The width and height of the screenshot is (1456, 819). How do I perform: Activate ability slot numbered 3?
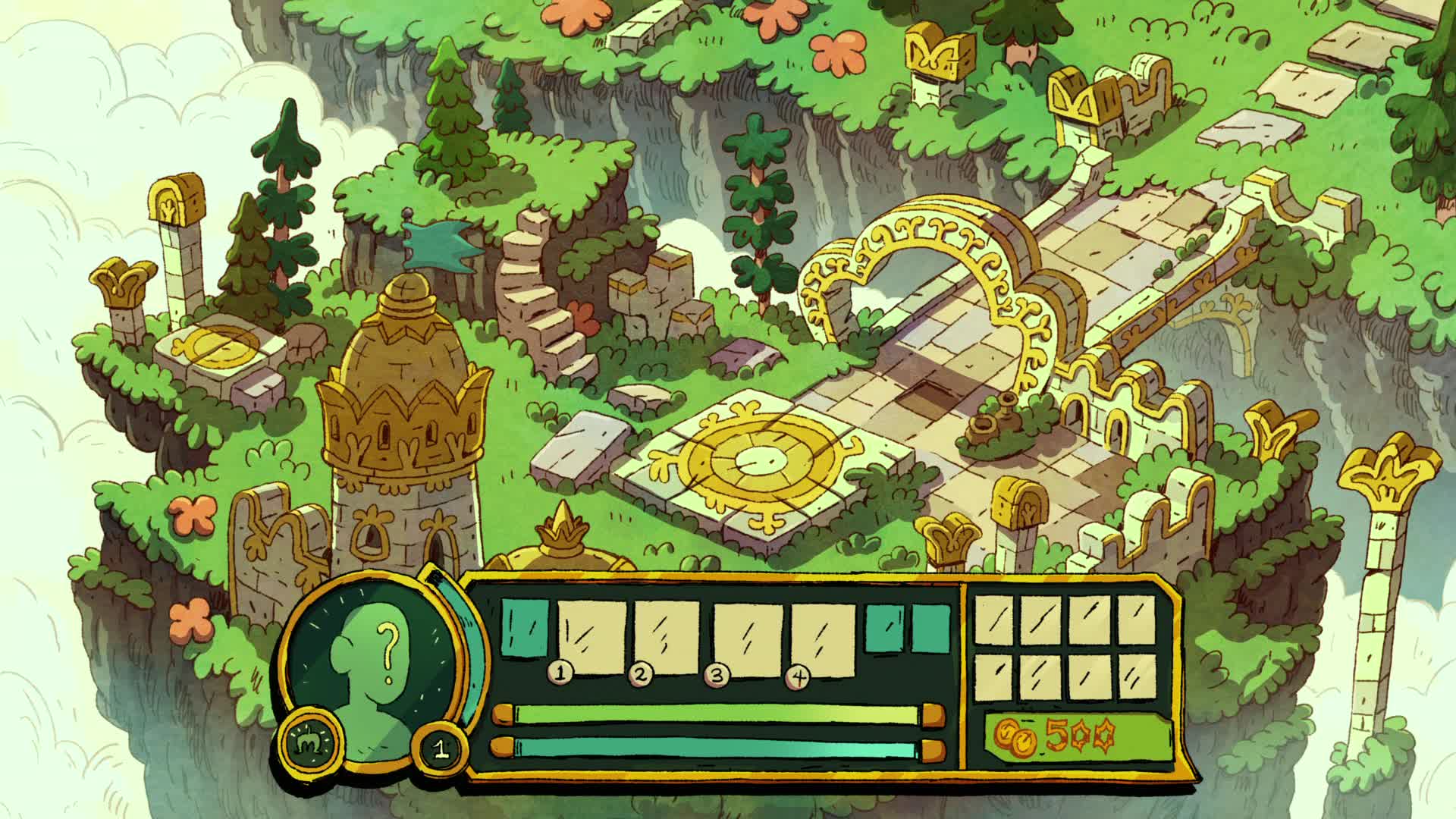(747, 638)
